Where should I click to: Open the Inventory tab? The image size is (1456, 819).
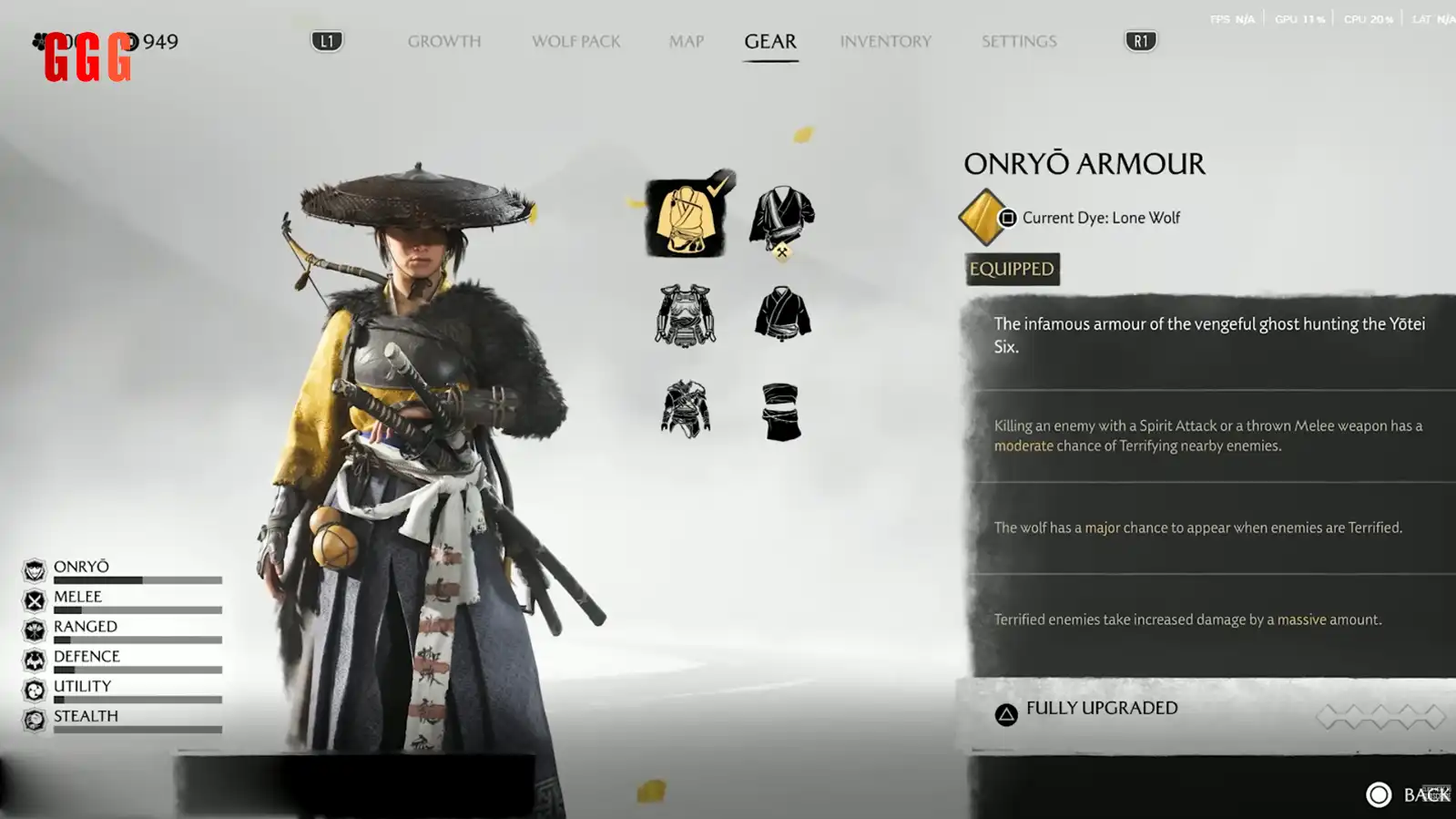[x=885, y=41]
